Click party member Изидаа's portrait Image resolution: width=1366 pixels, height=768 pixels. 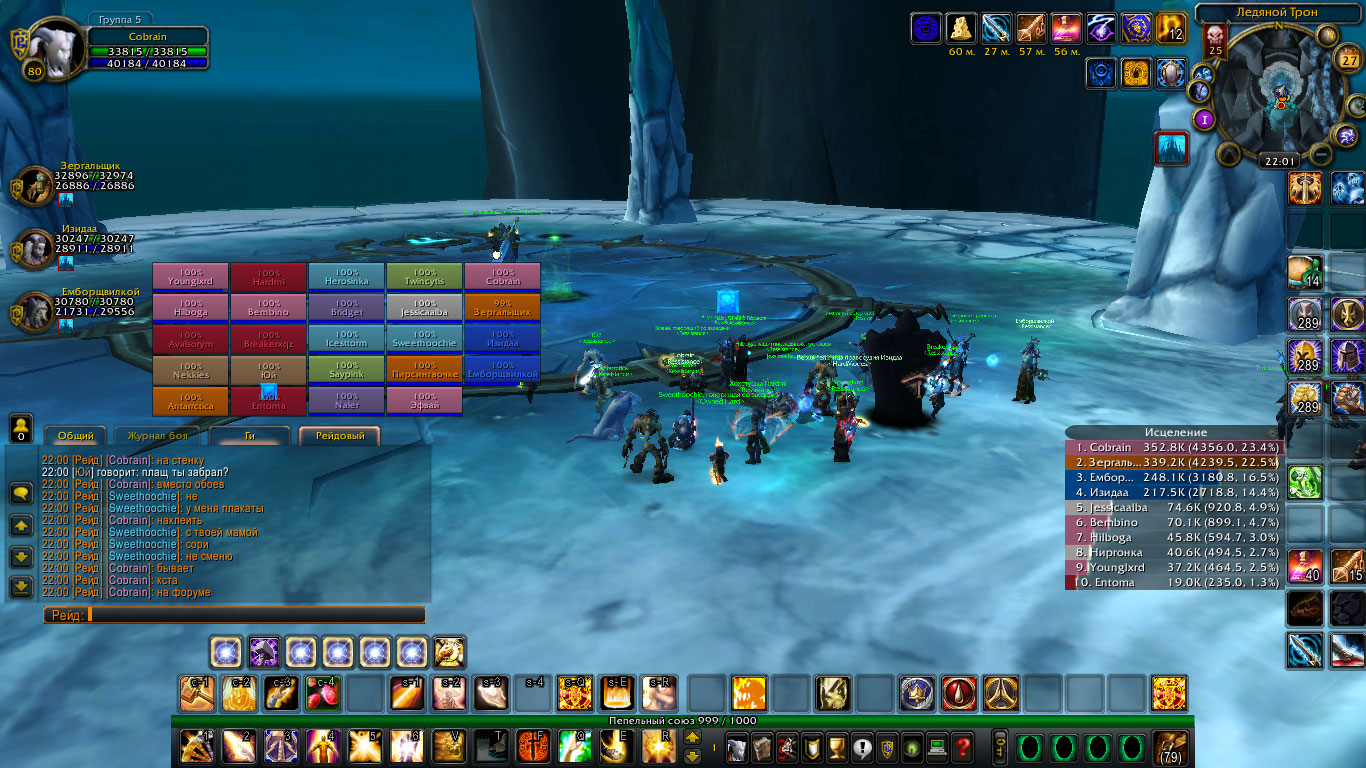pos(34,247)
